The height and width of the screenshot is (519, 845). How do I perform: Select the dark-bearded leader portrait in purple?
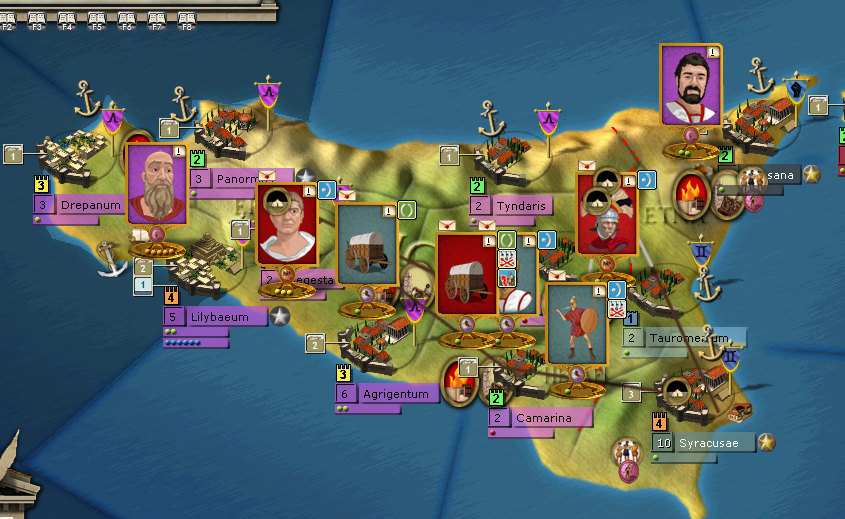(691, 86)
